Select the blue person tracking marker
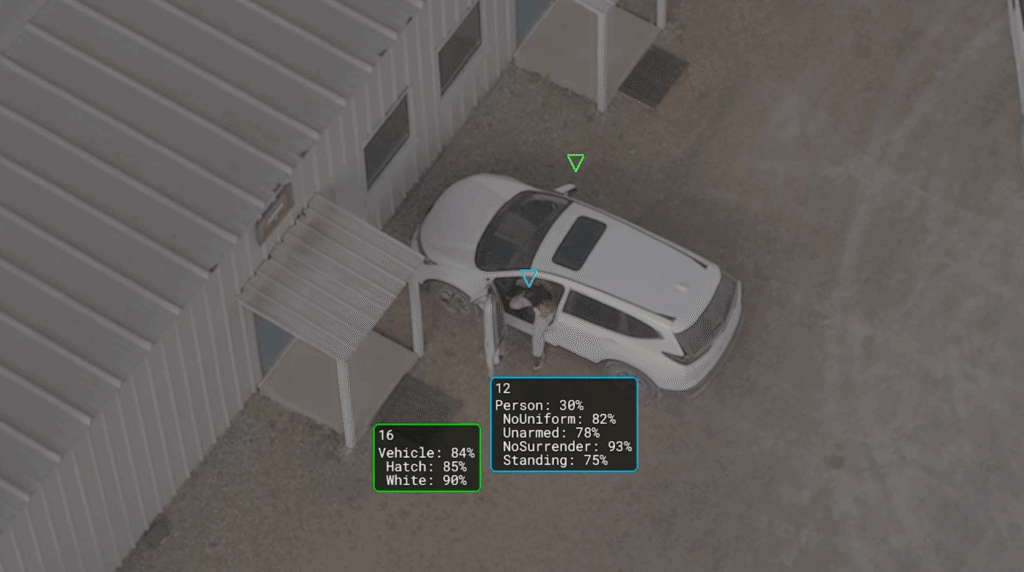Screen dimensions: 1024x572 click(529, 277)
